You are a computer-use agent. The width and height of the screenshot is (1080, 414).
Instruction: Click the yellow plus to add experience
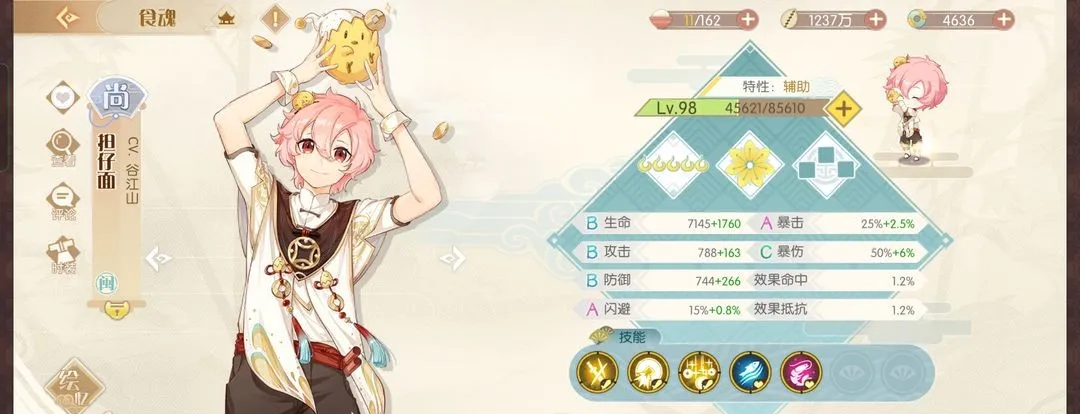pos(843,108)
